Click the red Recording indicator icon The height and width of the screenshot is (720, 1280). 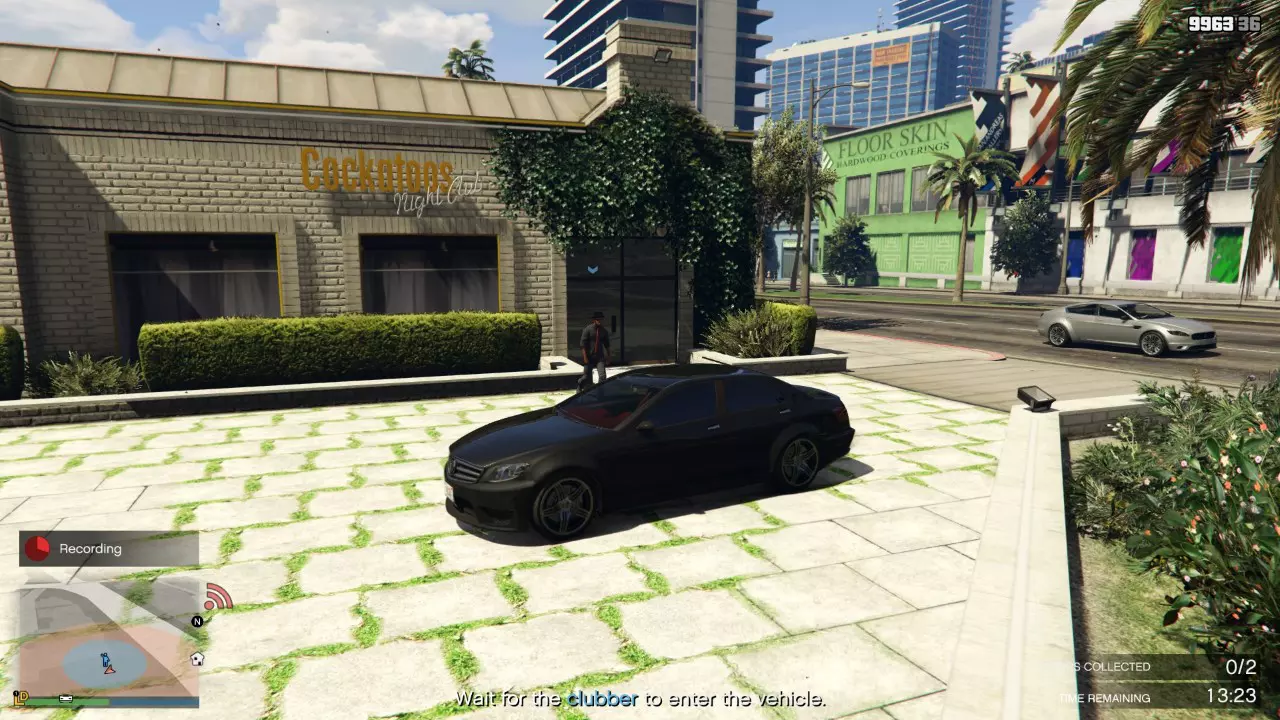tap(36, 548)
